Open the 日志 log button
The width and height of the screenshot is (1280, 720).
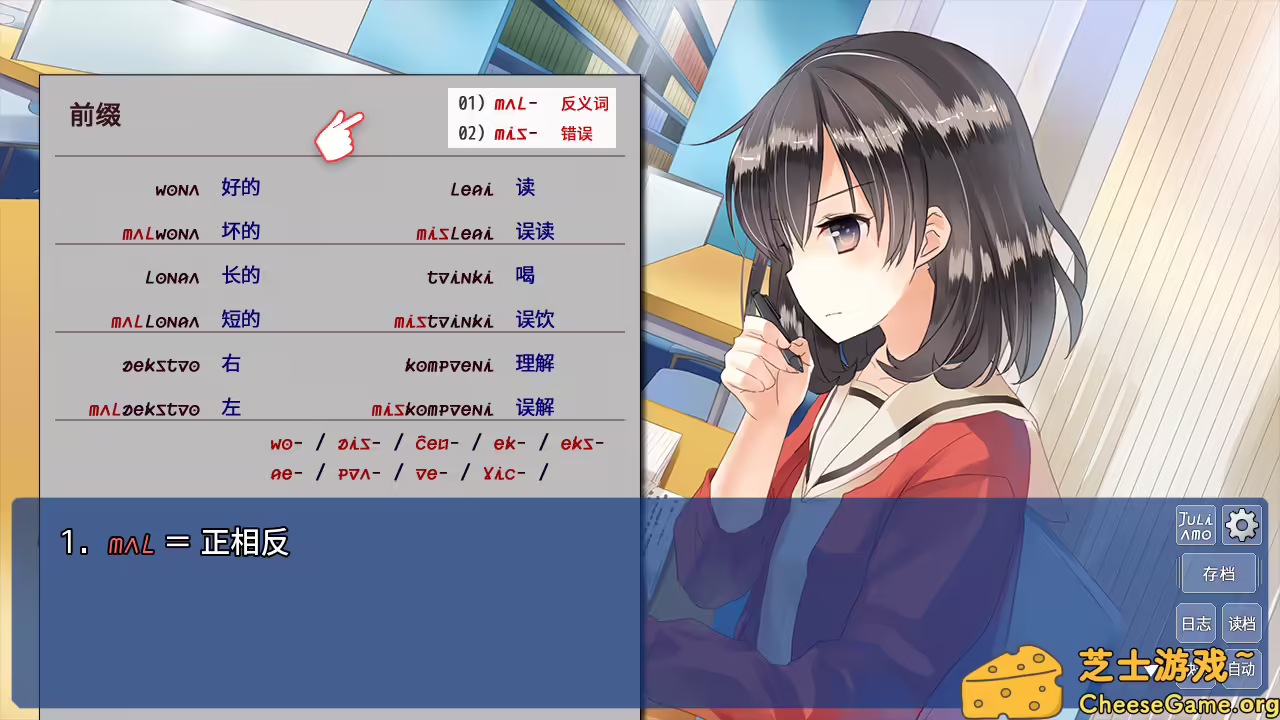1196,622
